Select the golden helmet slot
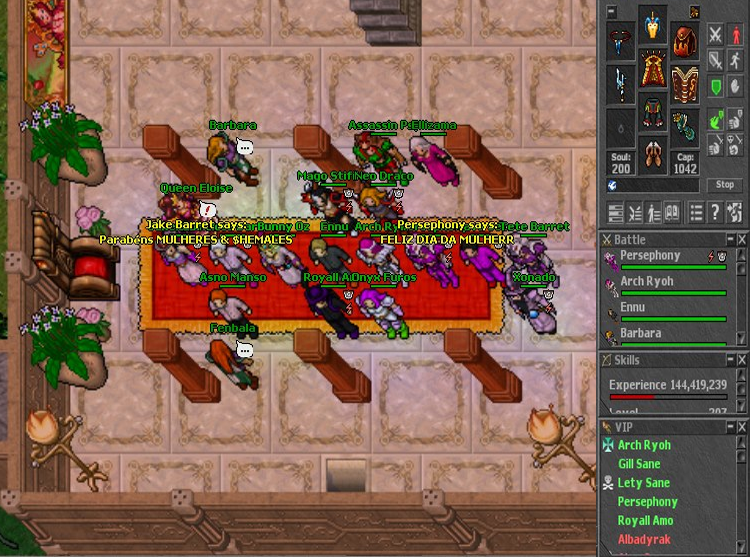 point(653,26)
